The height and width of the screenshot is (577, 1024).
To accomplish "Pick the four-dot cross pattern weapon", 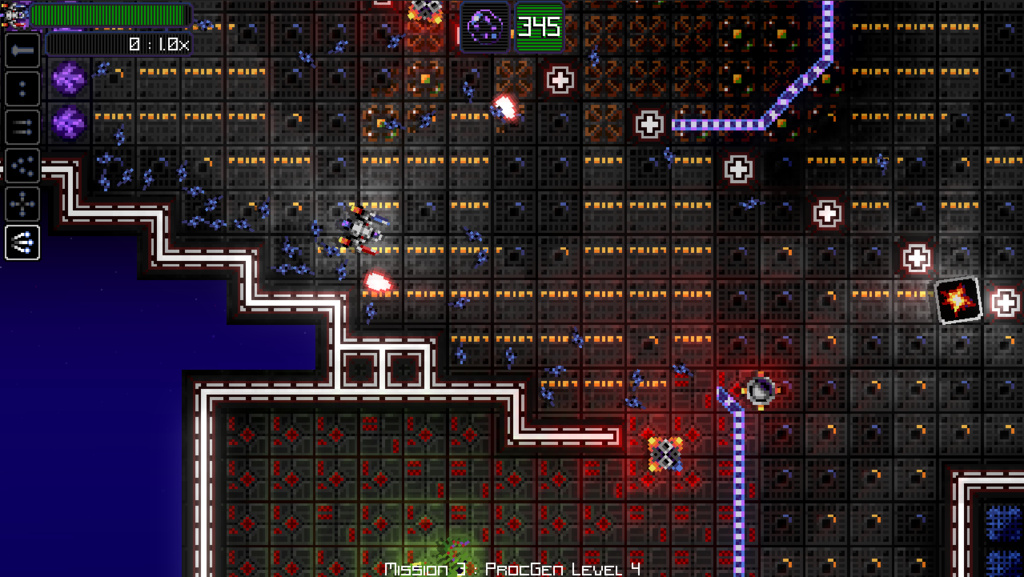I will (x=22, y=203).
